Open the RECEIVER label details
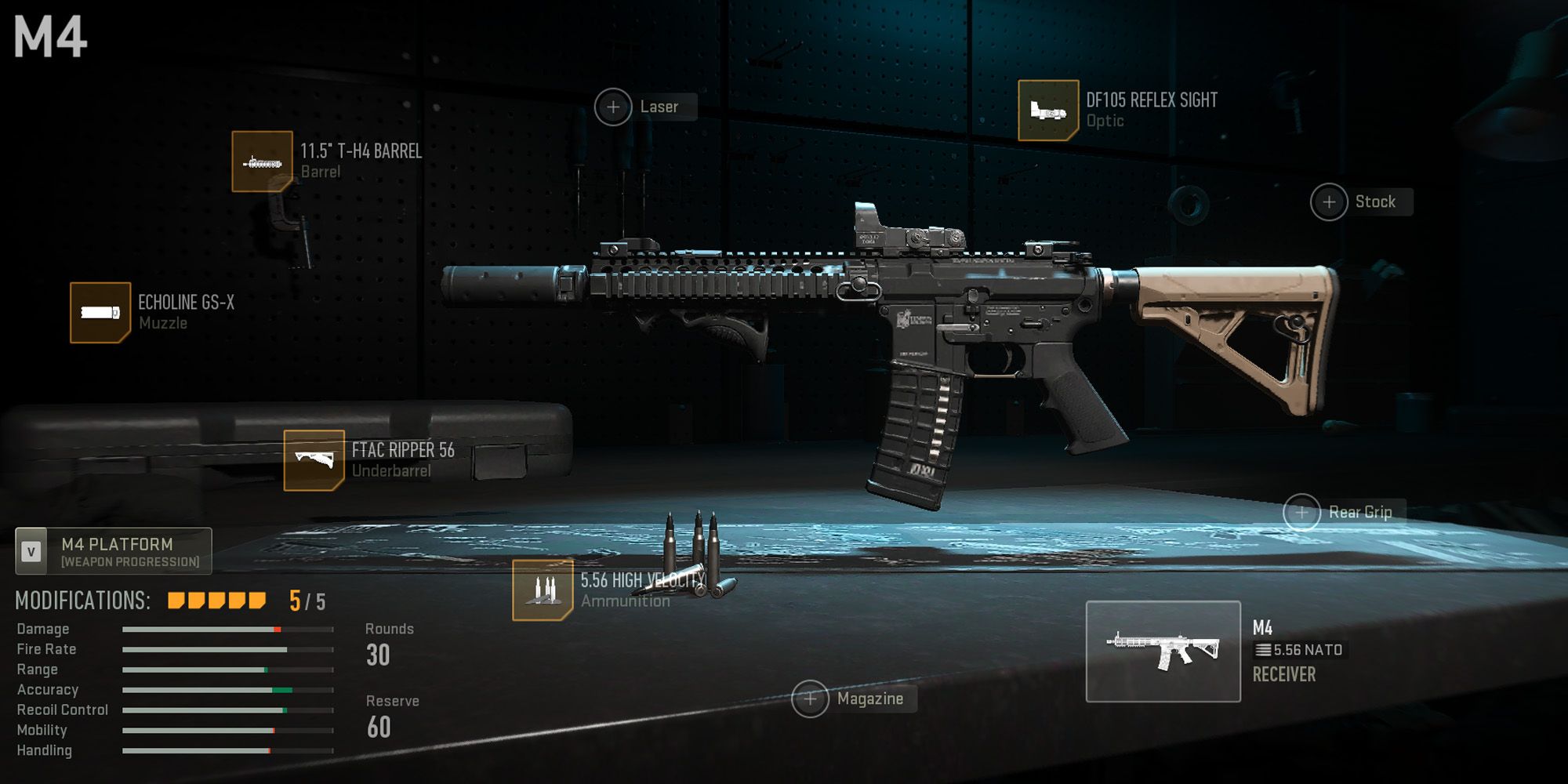Screen dimensions: 1568x784 (x=1283, y=674)
